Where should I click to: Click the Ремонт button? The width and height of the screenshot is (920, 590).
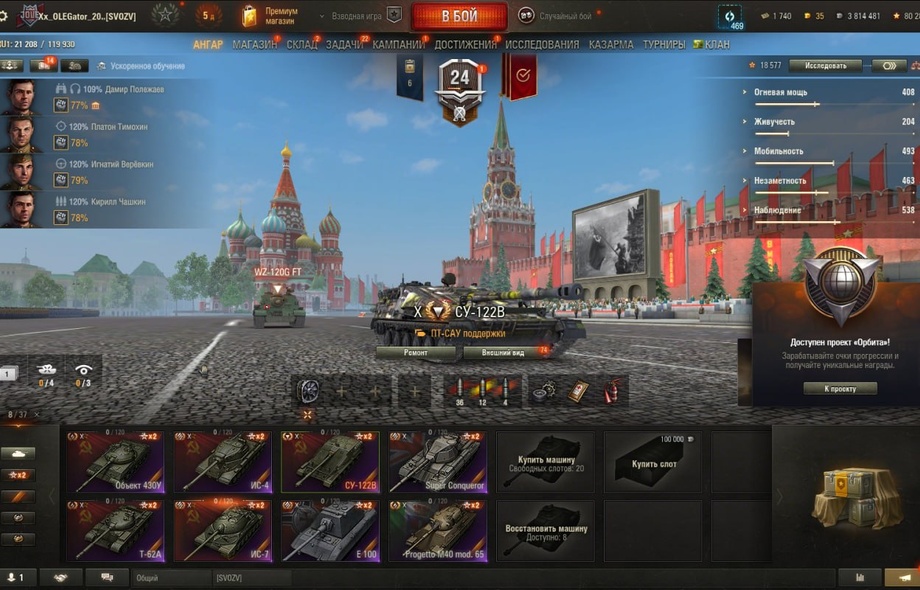click(416, 353)
